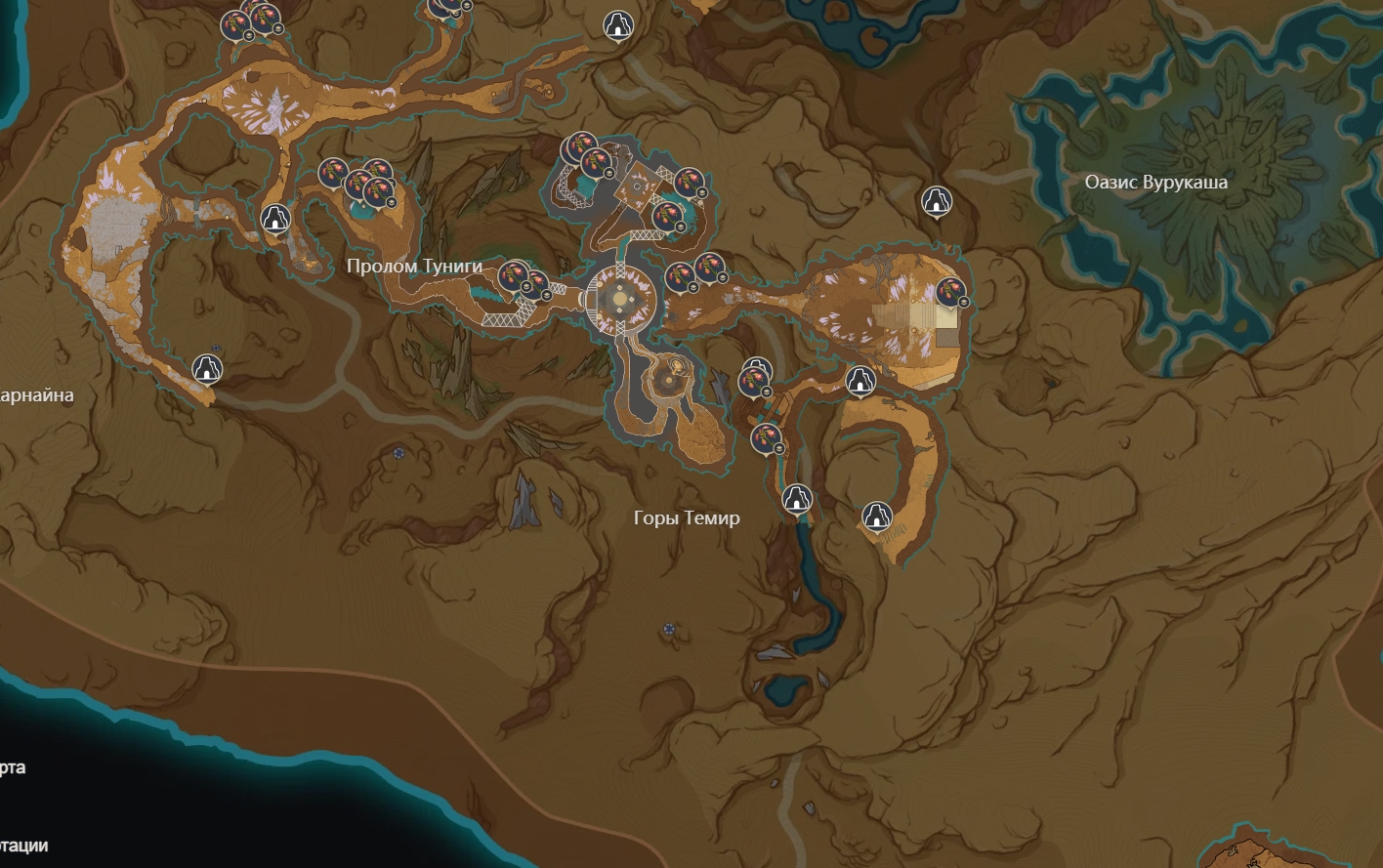Open the cave marker ending the curved sandy tunnel

(877, 515)
